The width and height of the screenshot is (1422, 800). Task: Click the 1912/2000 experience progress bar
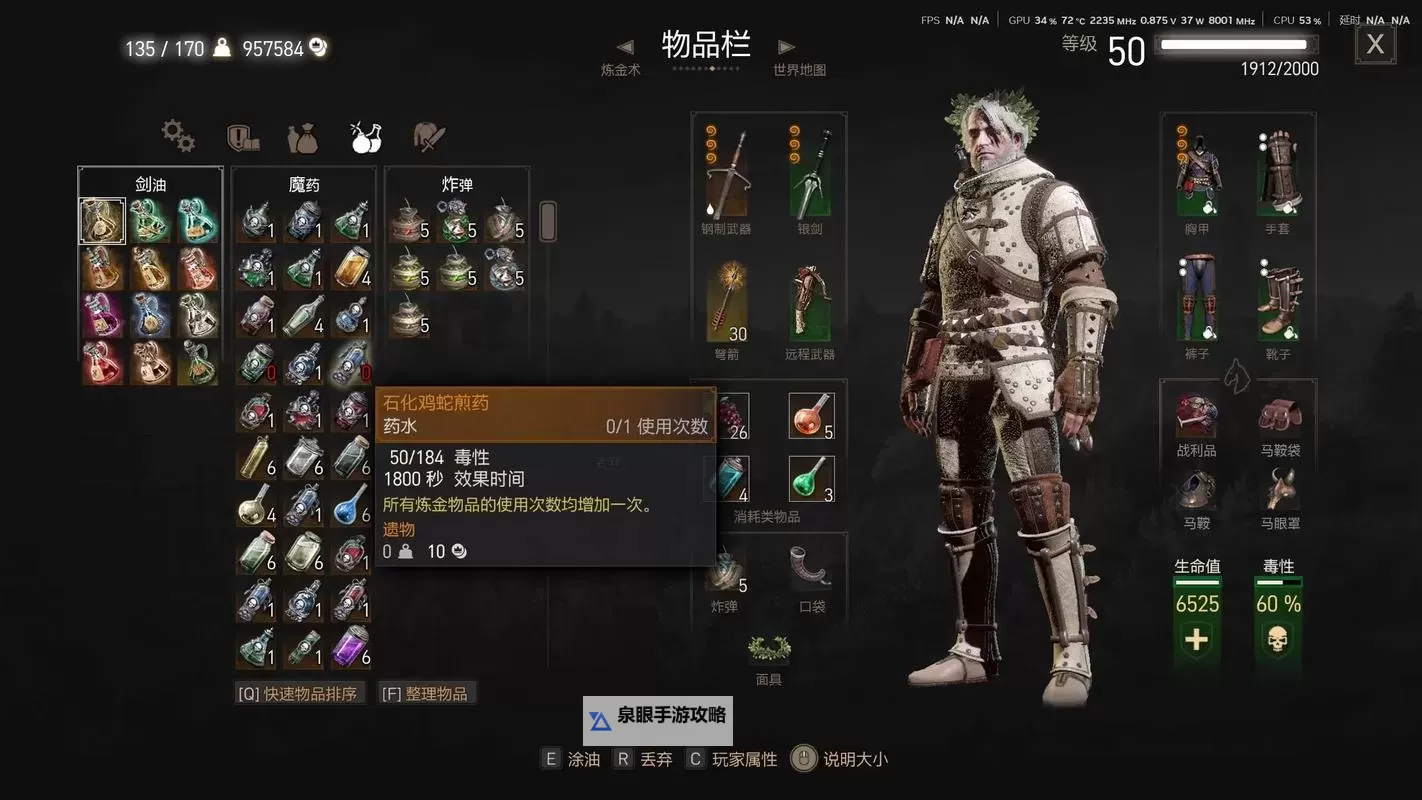click(x=1236, y=44)
